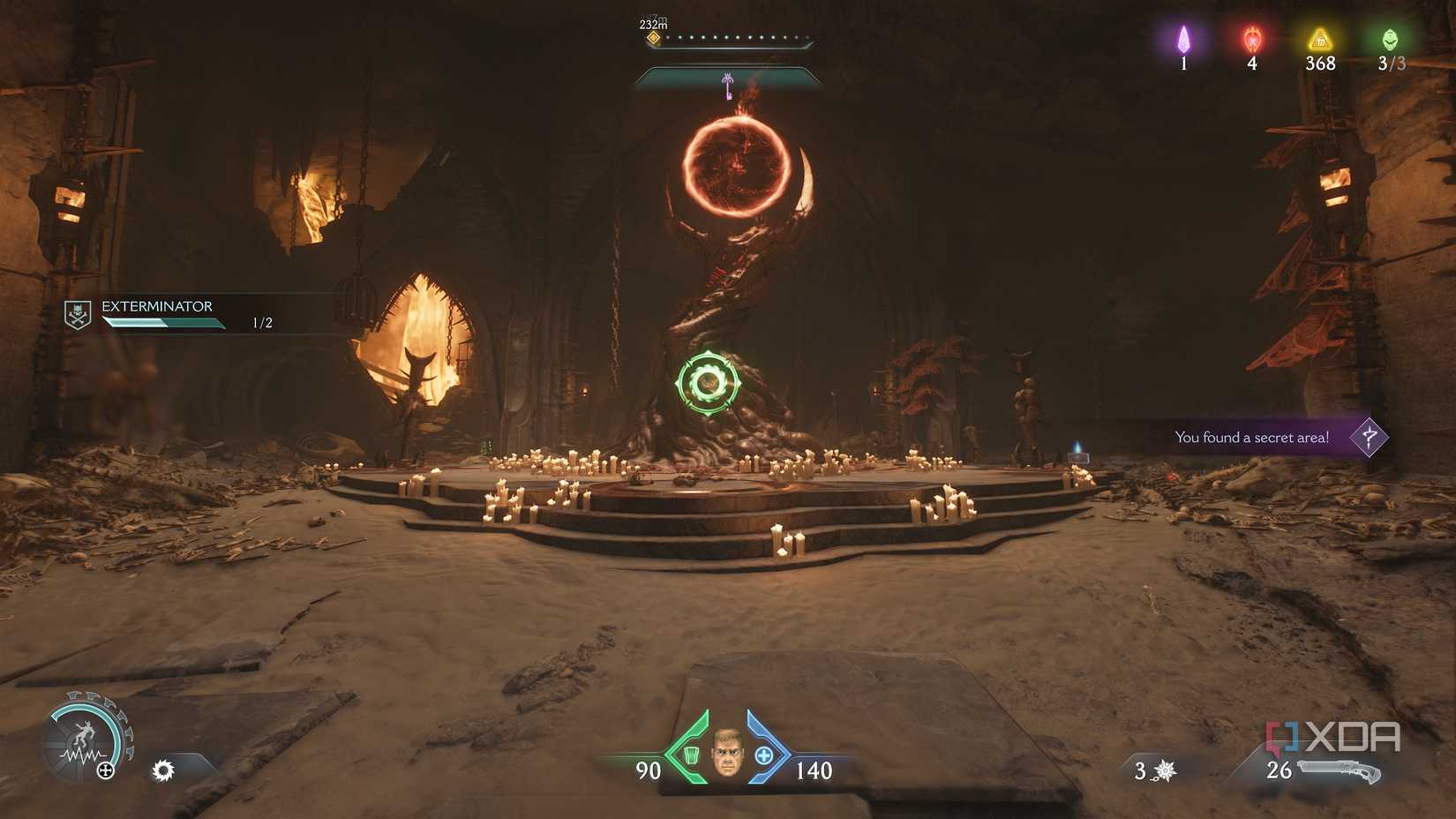
Task: Activate the armor flask icon beside 90
Action: pyautogui.click(x=691, y=755)
